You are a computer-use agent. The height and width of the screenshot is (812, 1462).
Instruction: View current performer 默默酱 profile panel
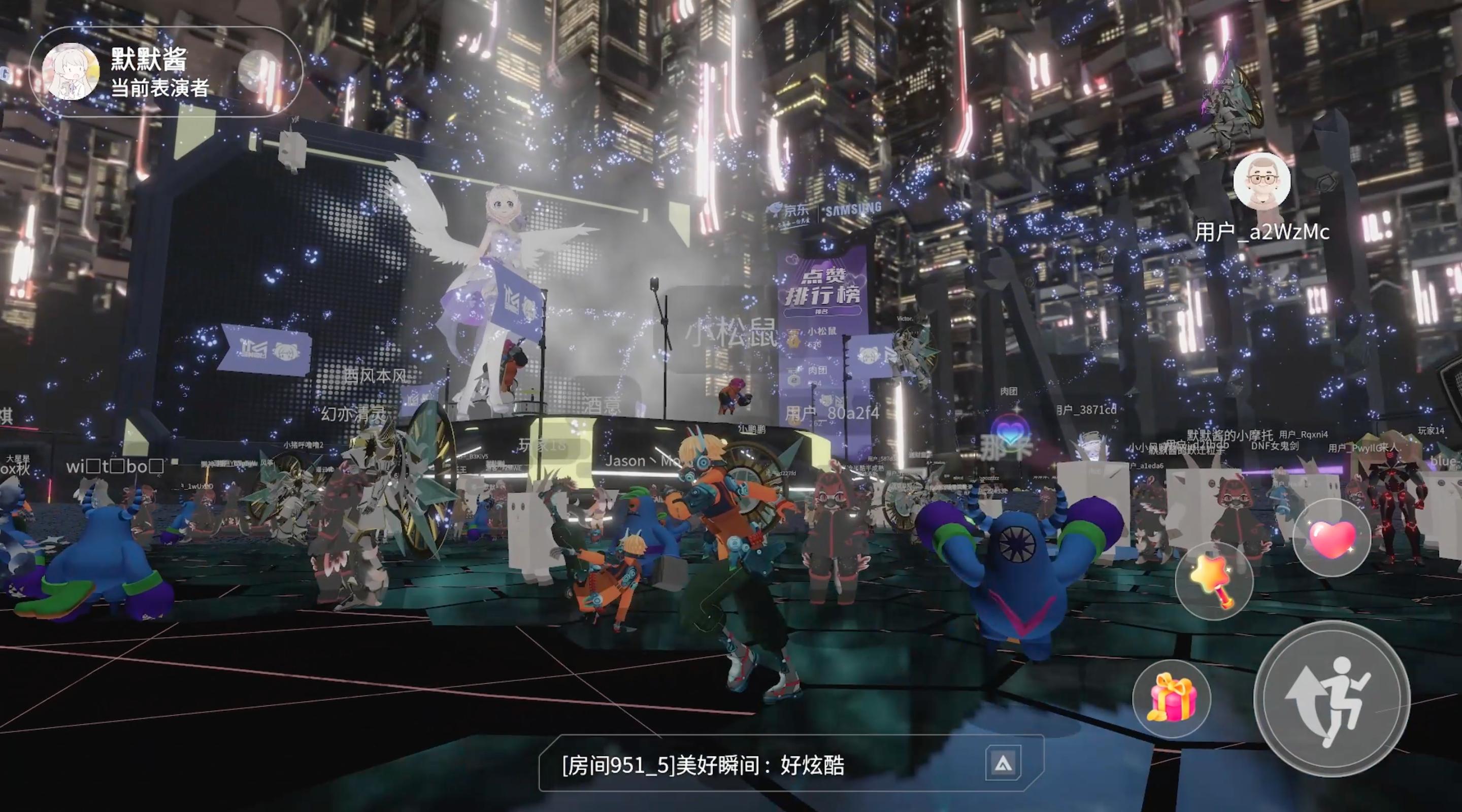click(164, 72)
